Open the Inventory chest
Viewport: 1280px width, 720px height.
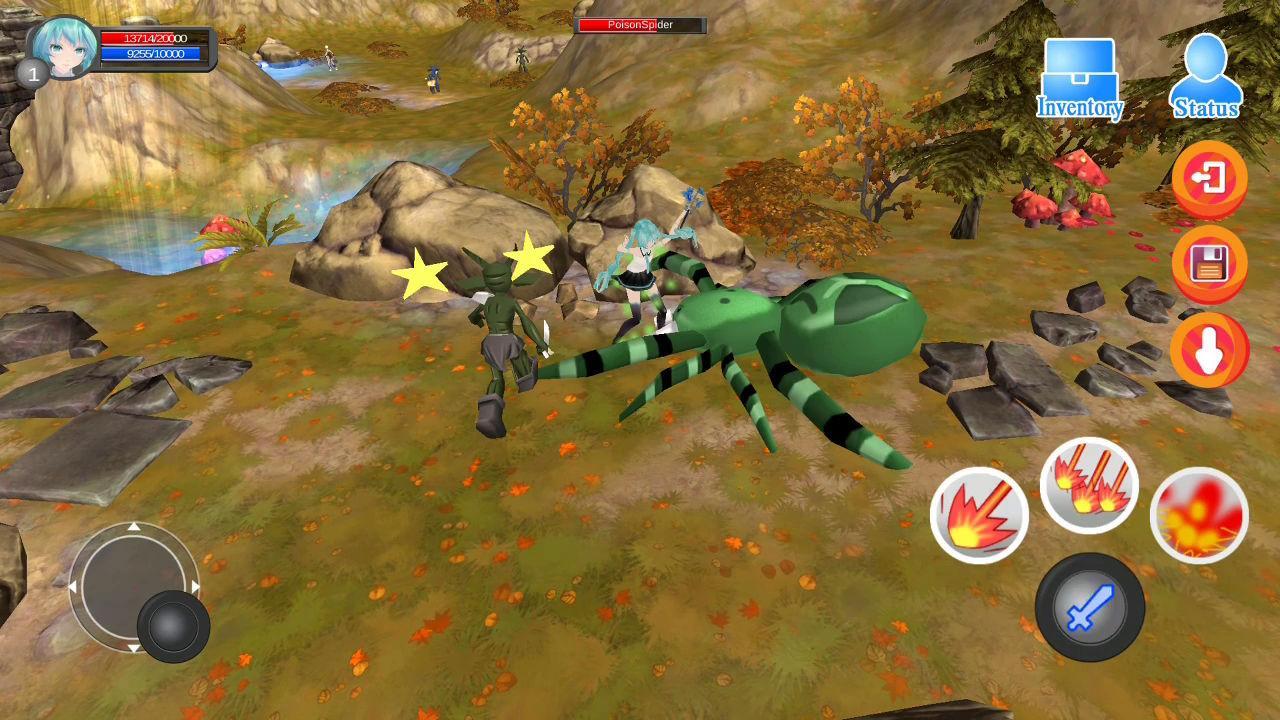[x=1079, y=79]
